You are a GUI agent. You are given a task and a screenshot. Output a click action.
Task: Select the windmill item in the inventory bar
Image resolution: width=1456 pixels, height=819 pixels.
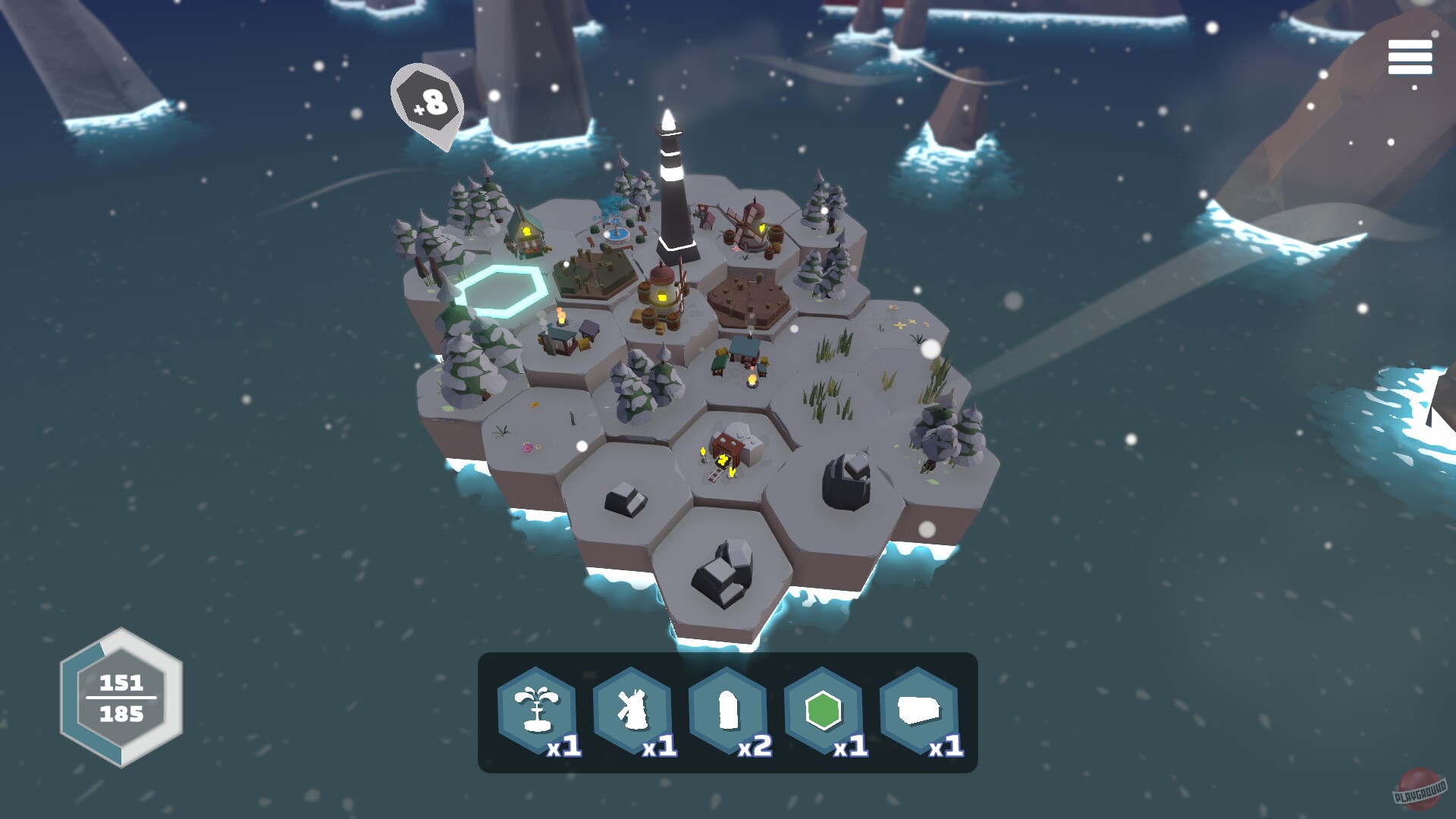point(634,709)
